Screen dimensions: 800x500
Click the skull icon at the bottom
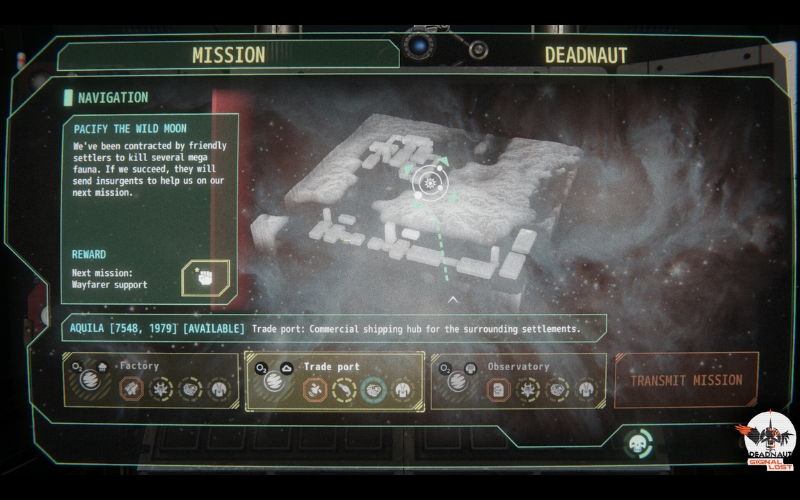637,443
